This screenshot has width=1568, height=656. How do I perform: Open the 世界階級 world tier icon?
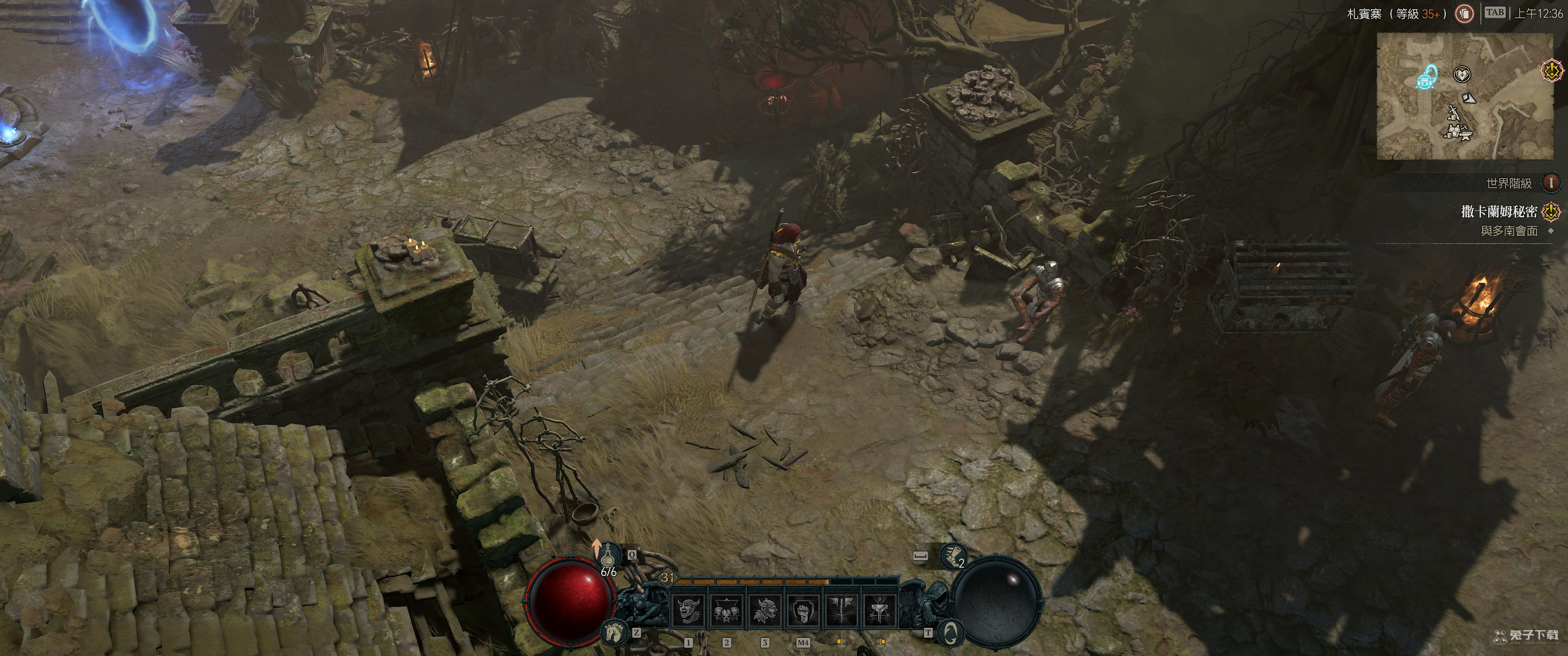(1551, 182)
